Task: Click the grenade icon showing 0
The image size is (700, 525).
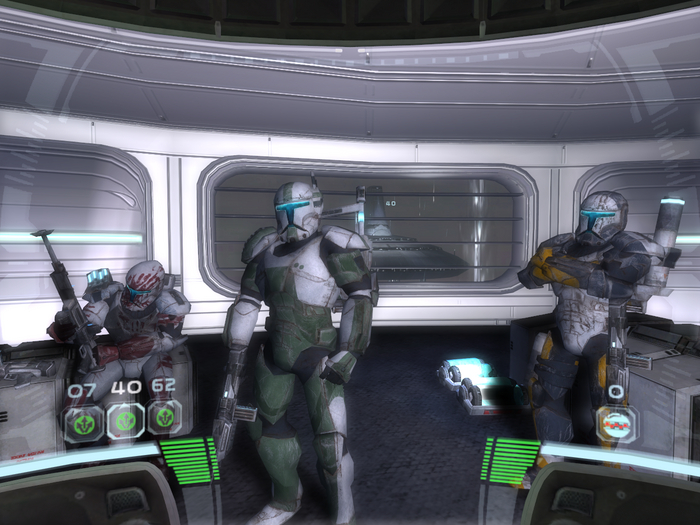Action: (x=616, y=423)
